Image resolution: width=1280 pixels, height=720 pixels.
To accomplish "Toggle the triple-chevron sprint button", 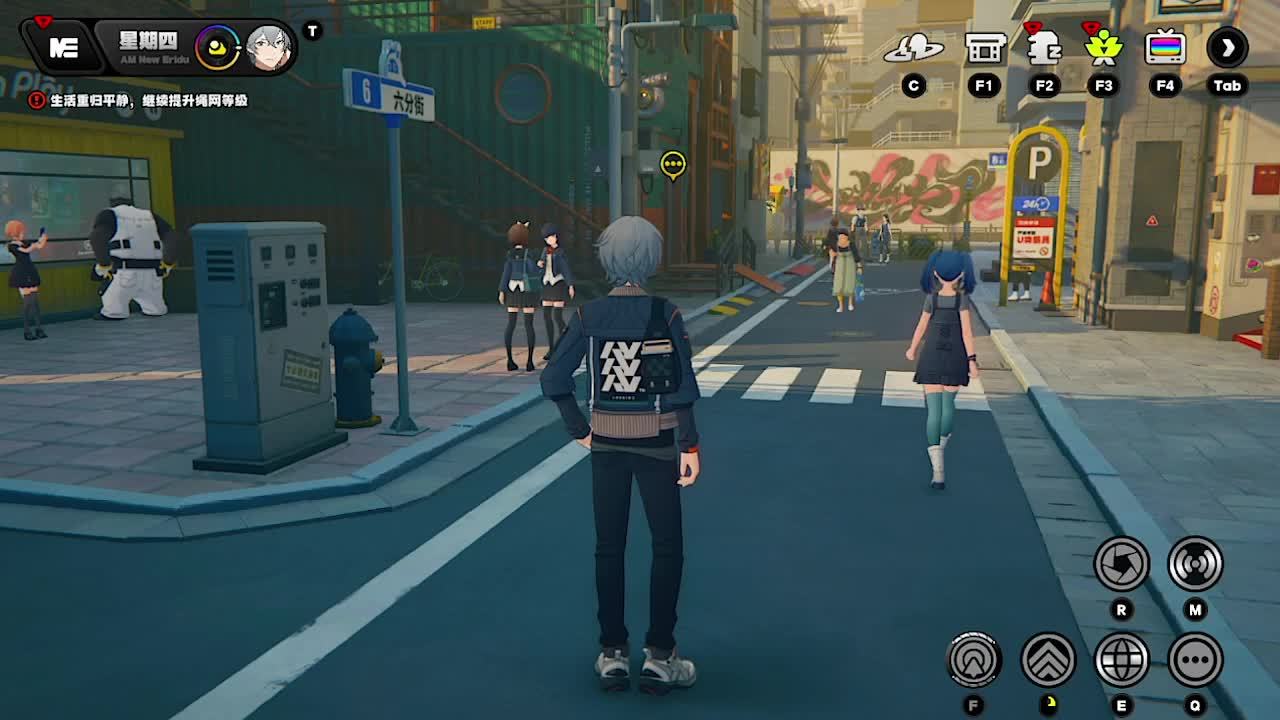I will (1048, 660).
